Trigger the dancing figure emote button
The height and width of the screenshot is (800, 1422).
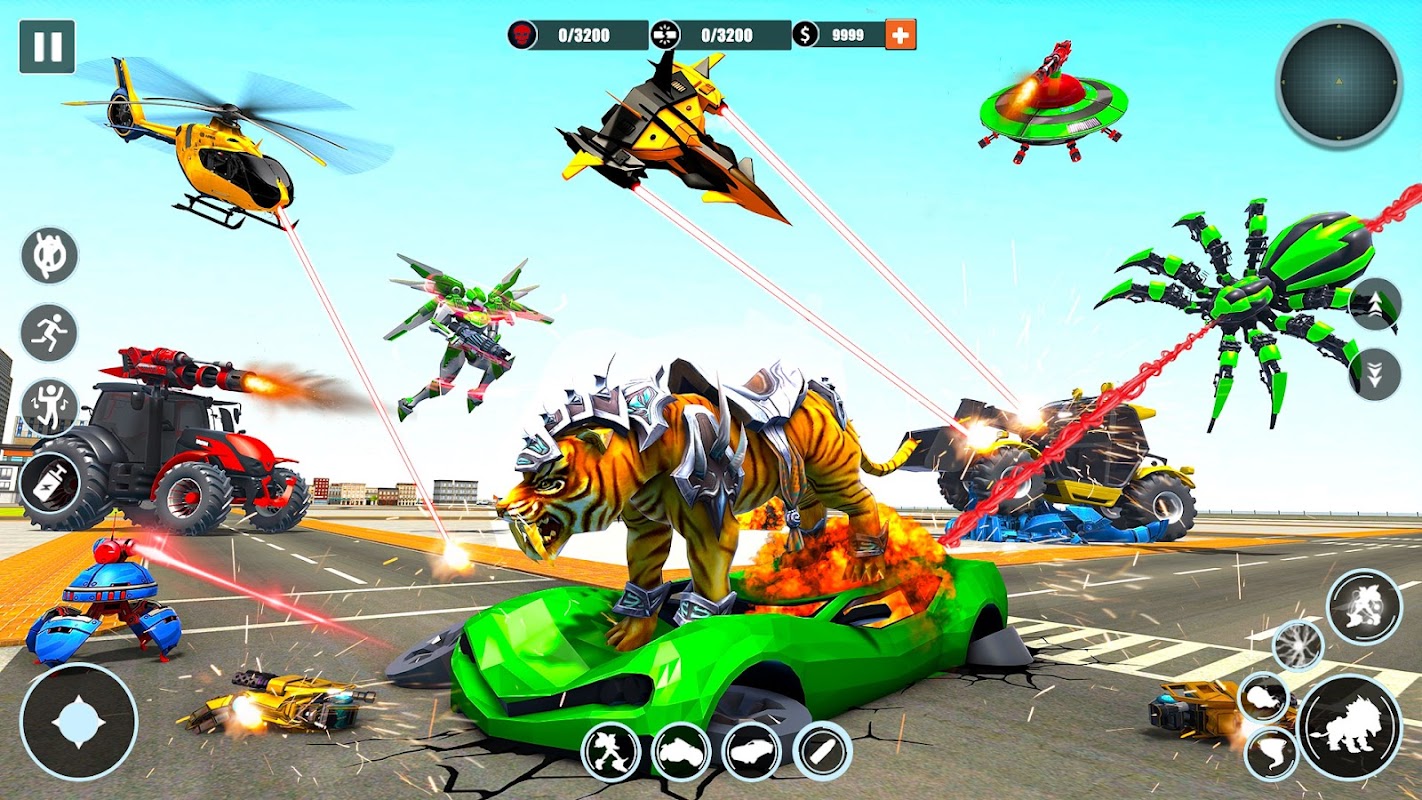[x=49, y=407]
